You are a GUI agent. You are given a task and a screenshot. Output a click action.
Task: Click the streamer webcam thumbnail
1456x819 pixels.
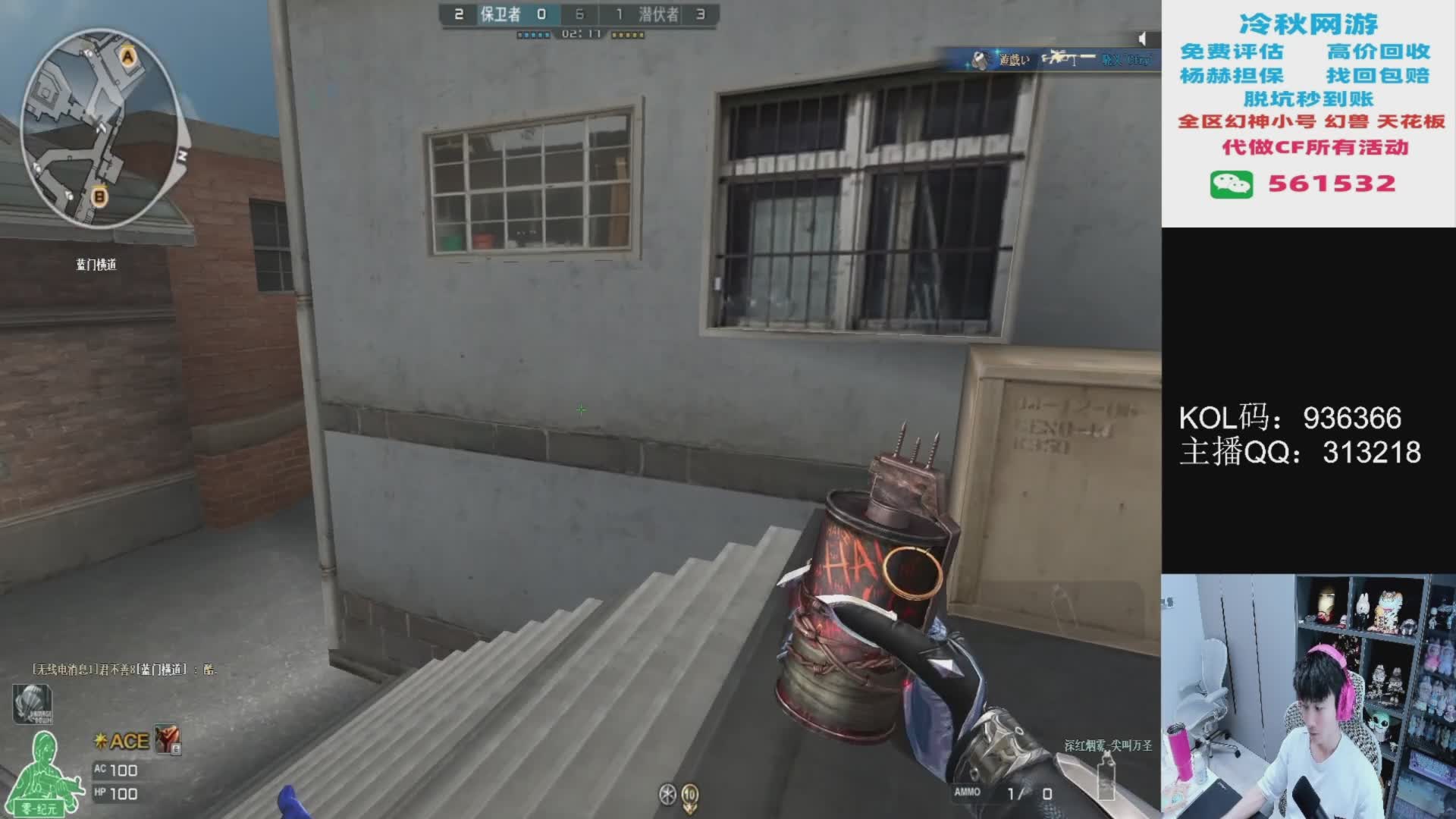(1308, 696)
